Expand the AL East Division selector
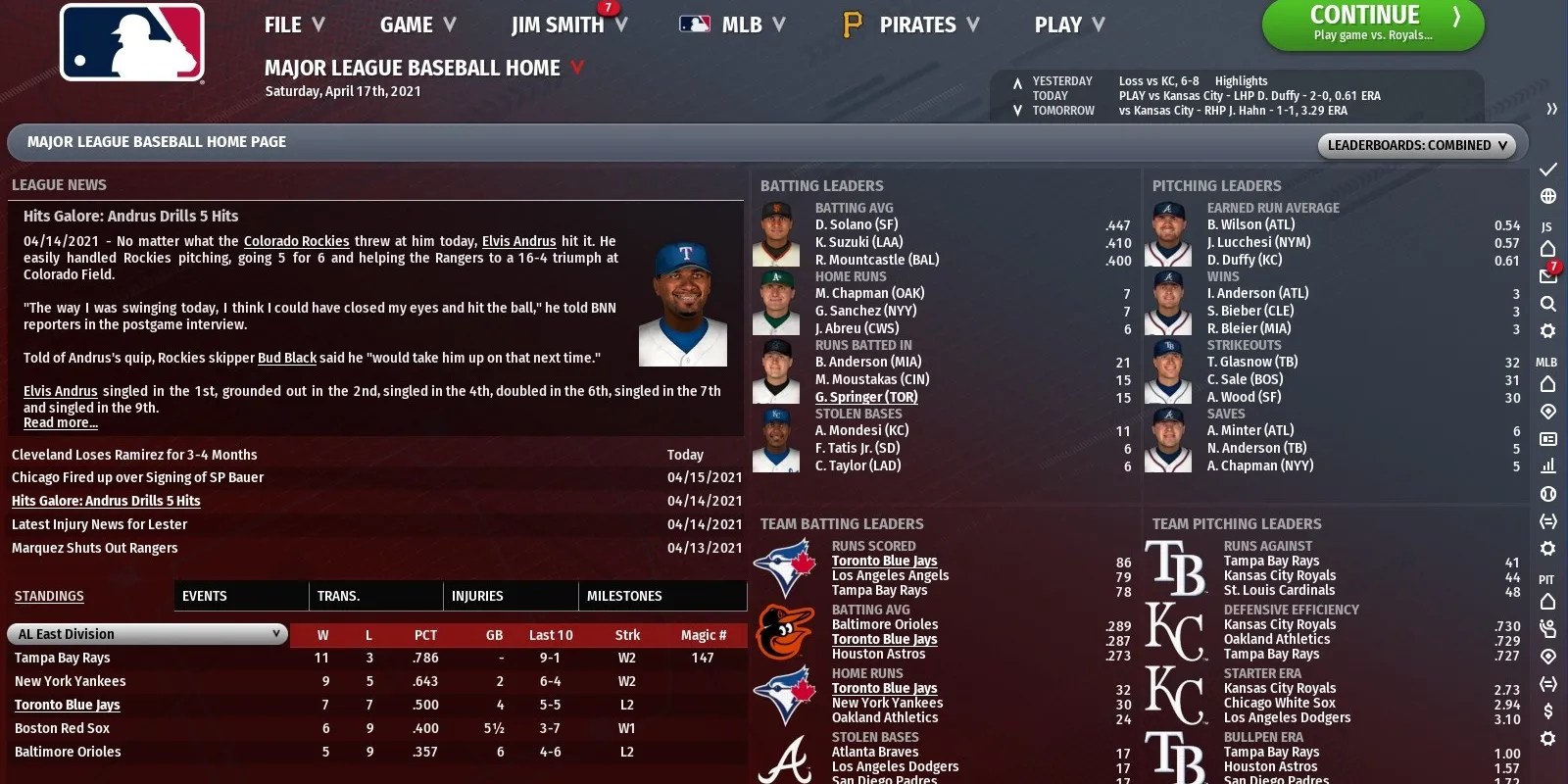The height and width of the screenshot is (784, 1568). [x=147, y=633]
